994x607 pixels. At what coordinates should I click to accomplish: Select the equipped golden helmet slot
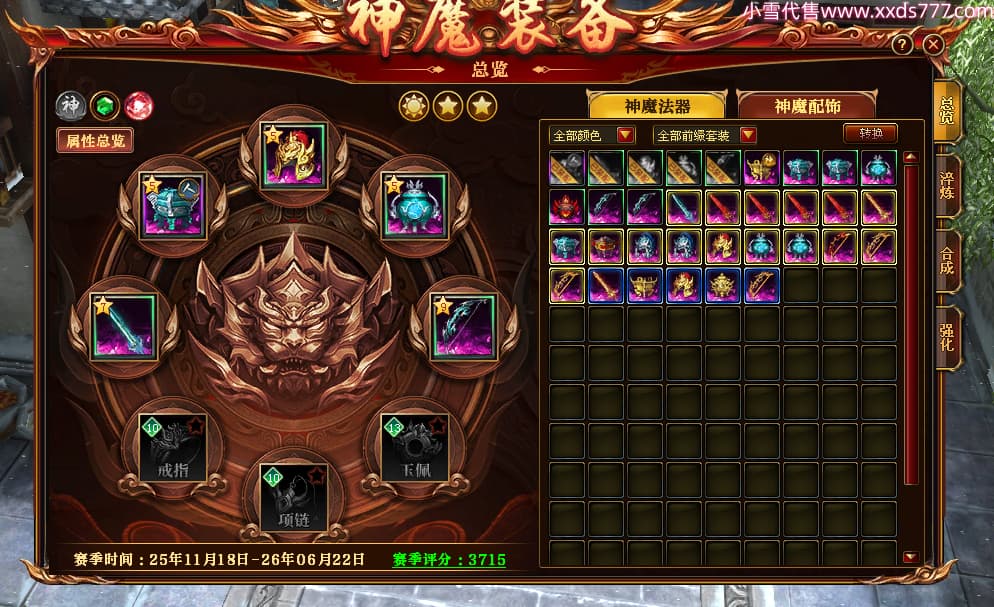[294, 156]
